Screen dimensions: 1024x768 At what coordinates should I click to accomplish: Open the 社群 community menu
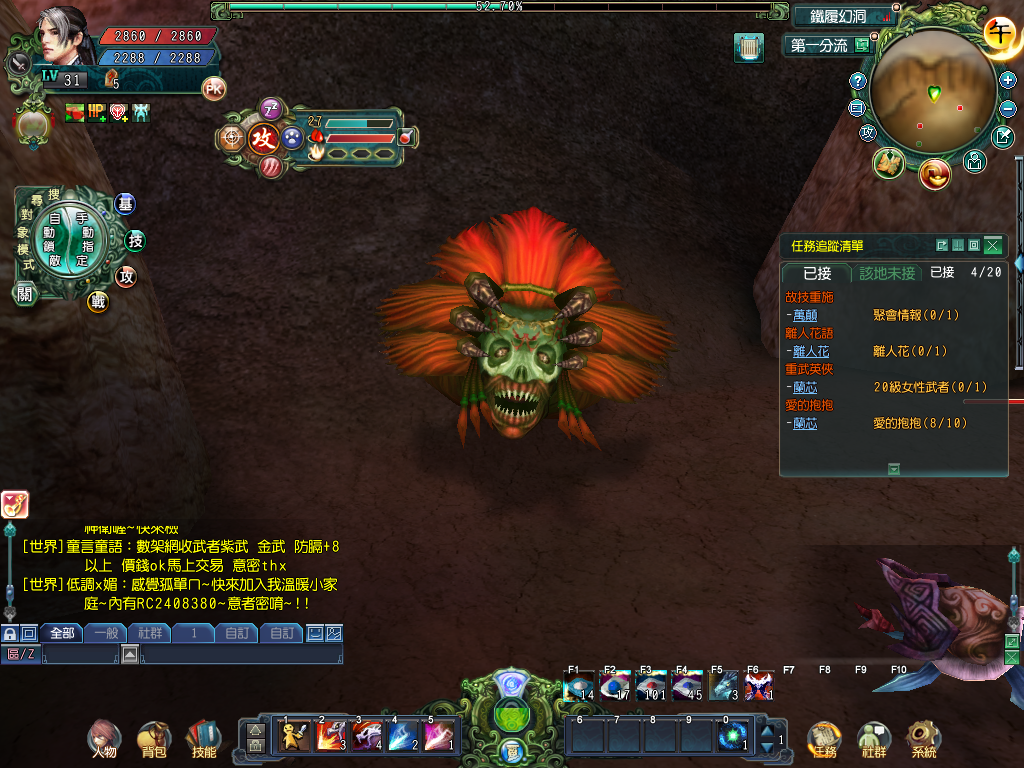tap(874, 737)
